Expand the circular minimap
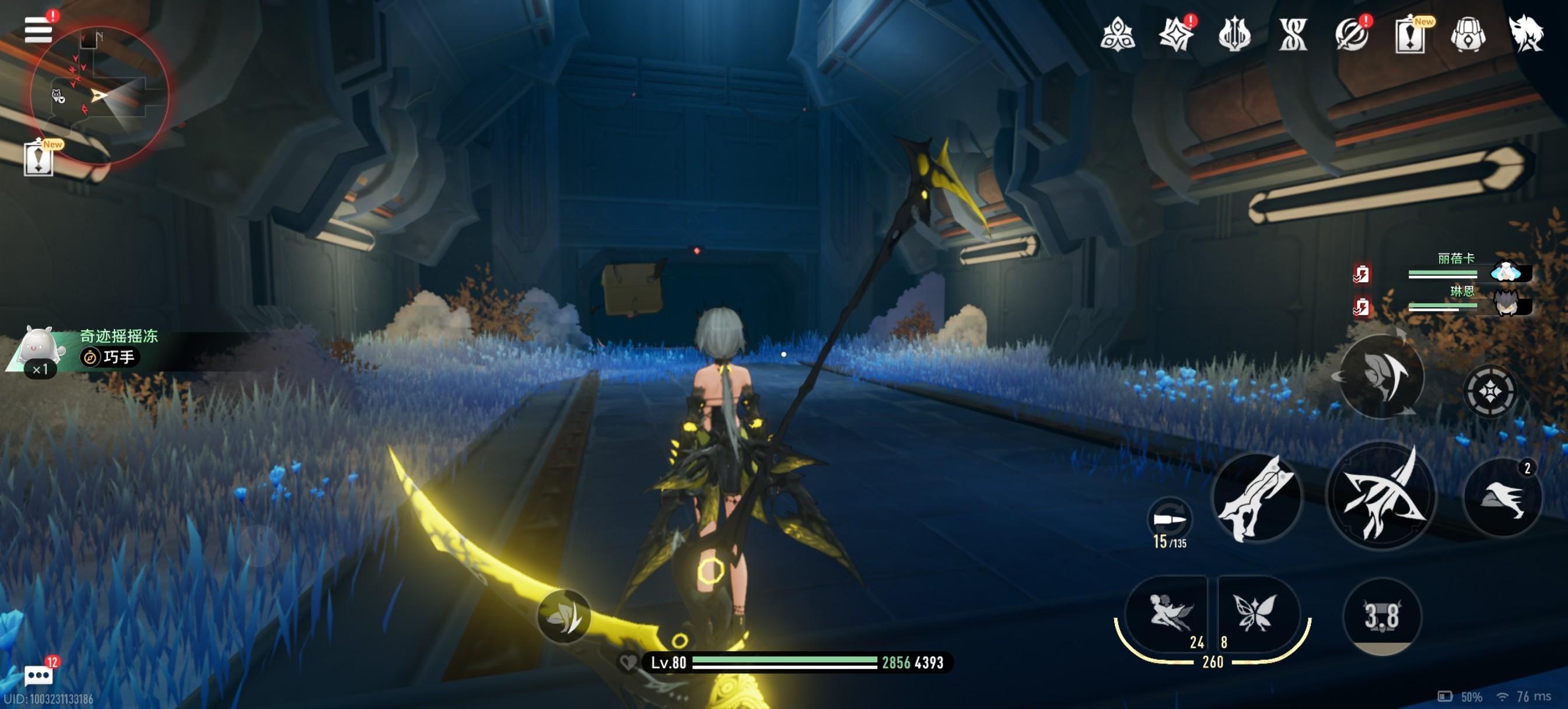This screenshot has height=709, width=1568. click(x=99, y=95)
